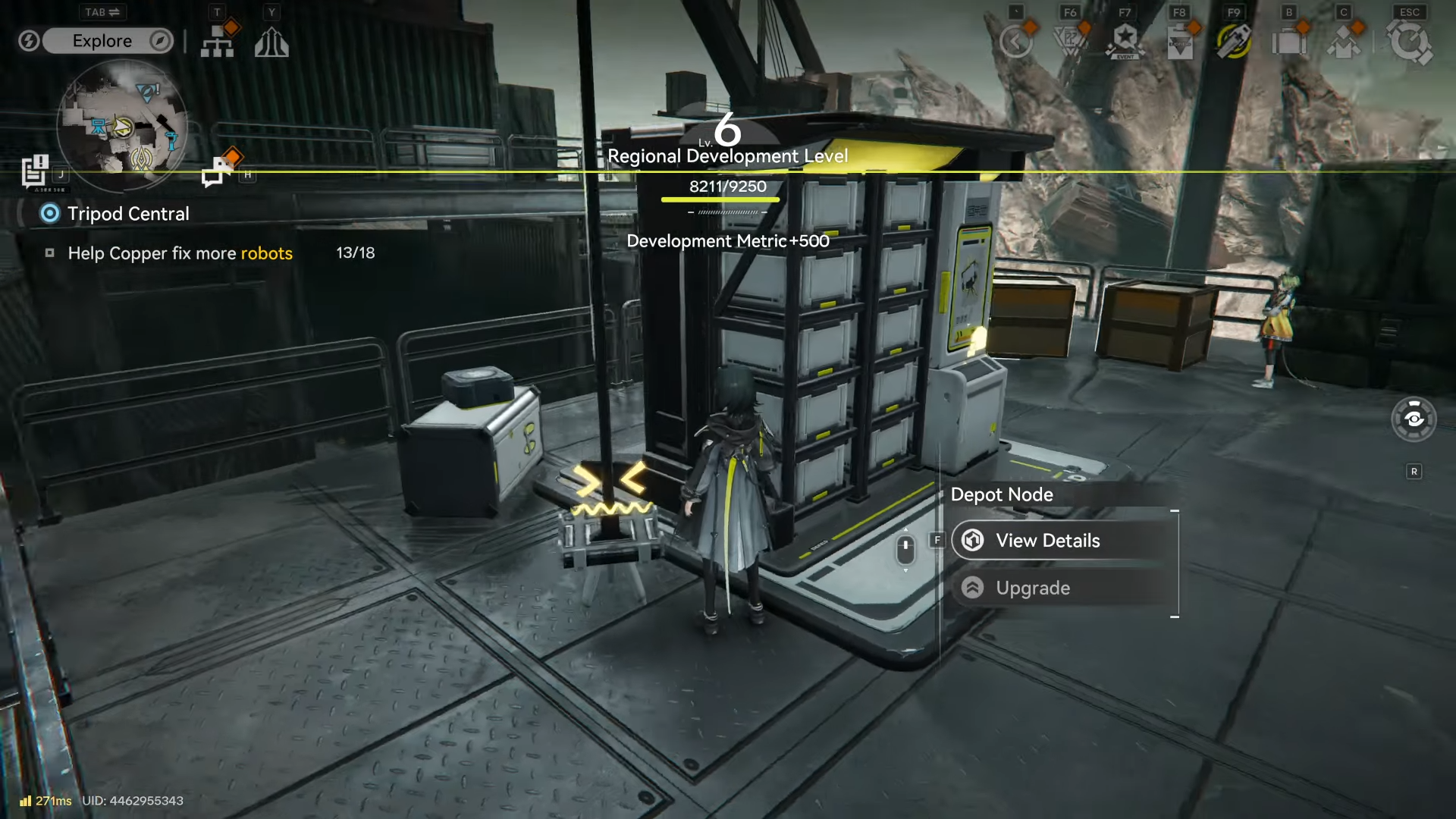
Task: Choose the Upgrade option for Depot Node
Action: point(1062,588)
